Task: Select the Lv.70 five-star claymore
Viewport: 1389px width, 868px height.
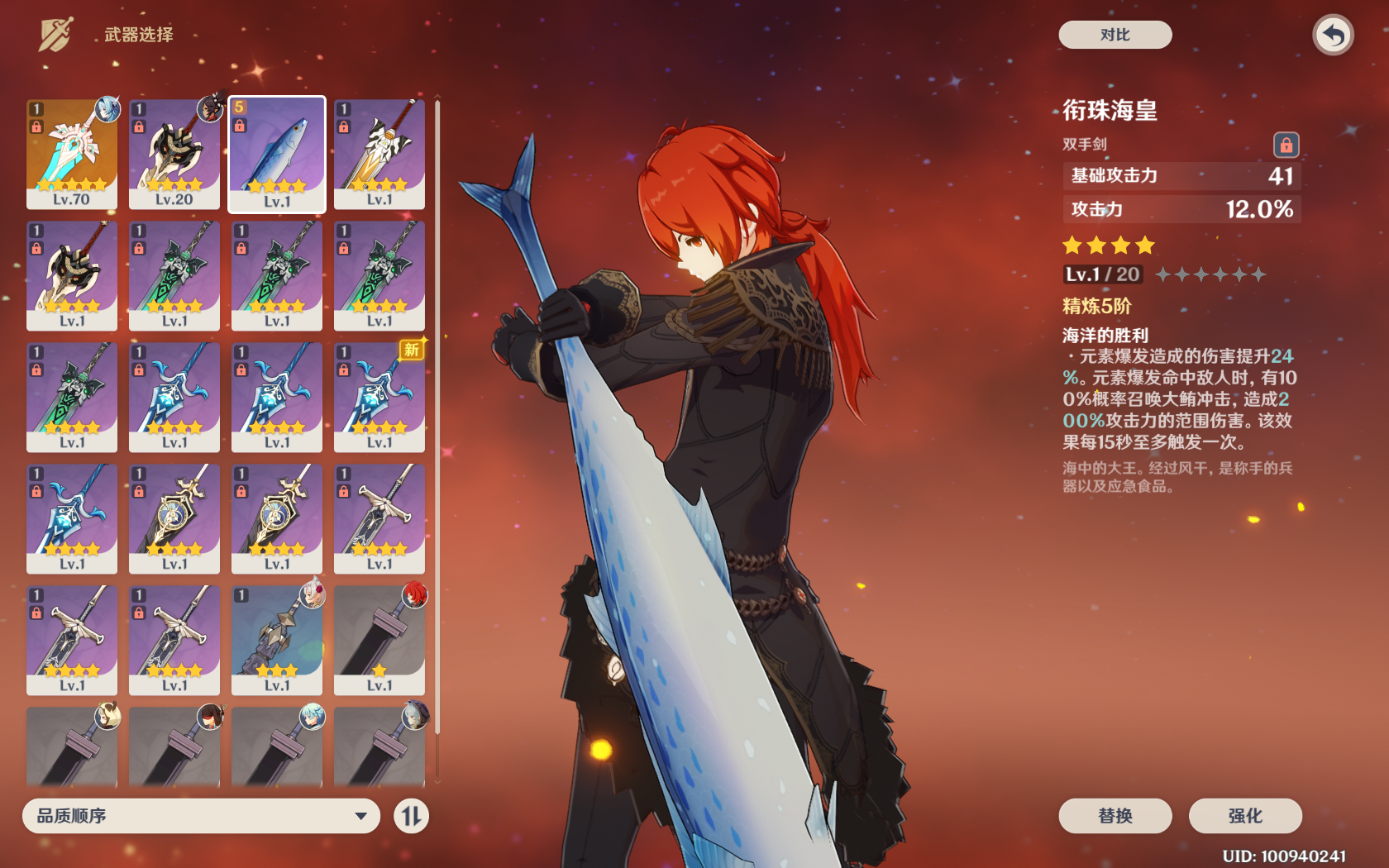Action: point(72,154)
